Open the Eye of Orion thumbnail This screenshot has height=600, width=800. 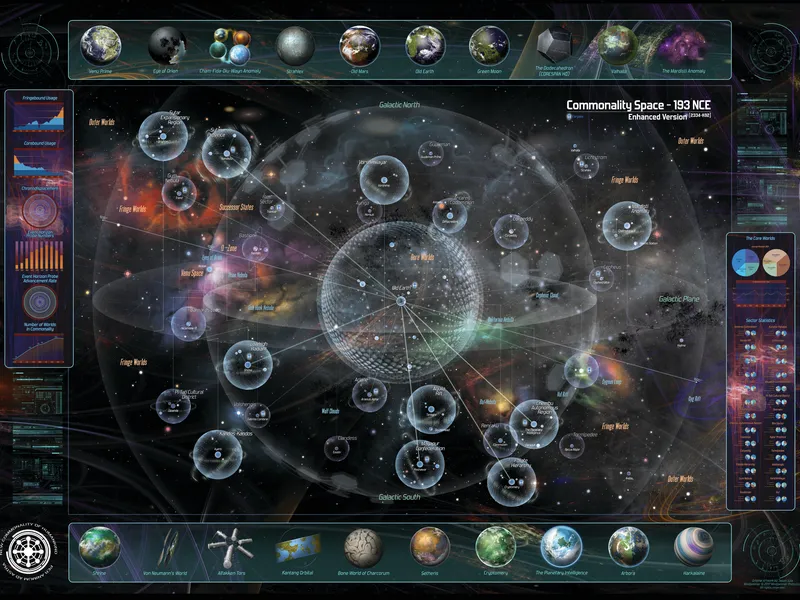coord(167,45)
